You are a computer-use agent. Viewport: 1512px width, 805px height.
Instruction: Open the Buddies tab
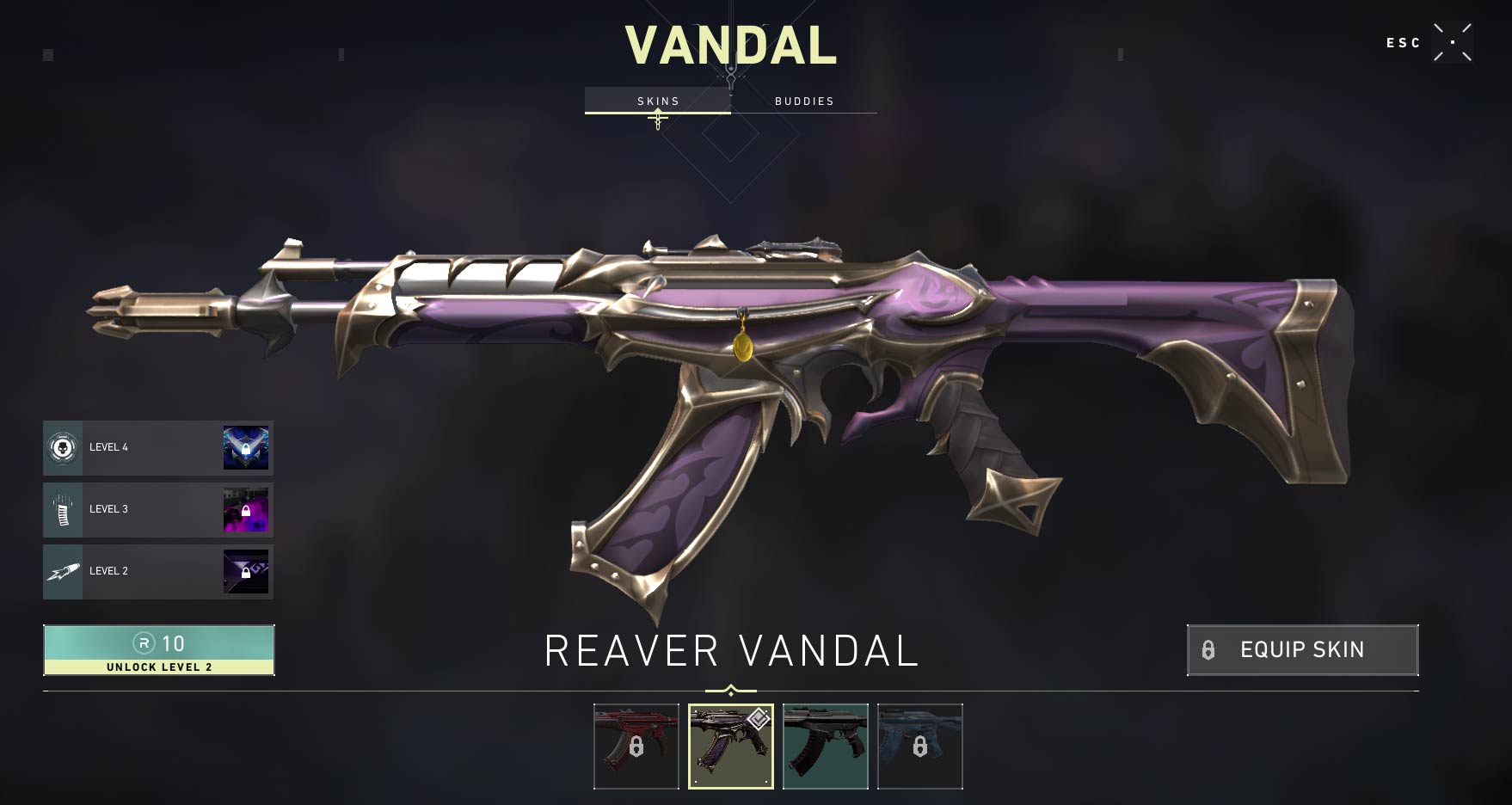(804, 101)
